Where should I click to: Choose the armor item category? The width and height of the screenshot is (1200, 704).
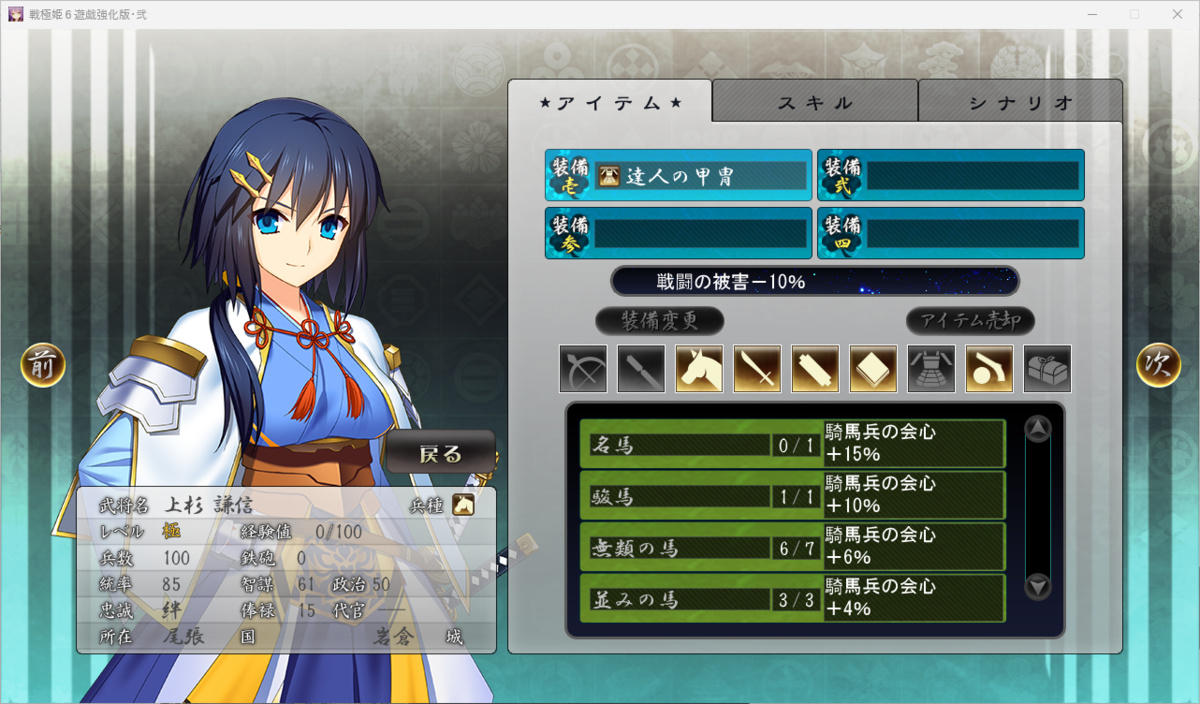(931, 369)
